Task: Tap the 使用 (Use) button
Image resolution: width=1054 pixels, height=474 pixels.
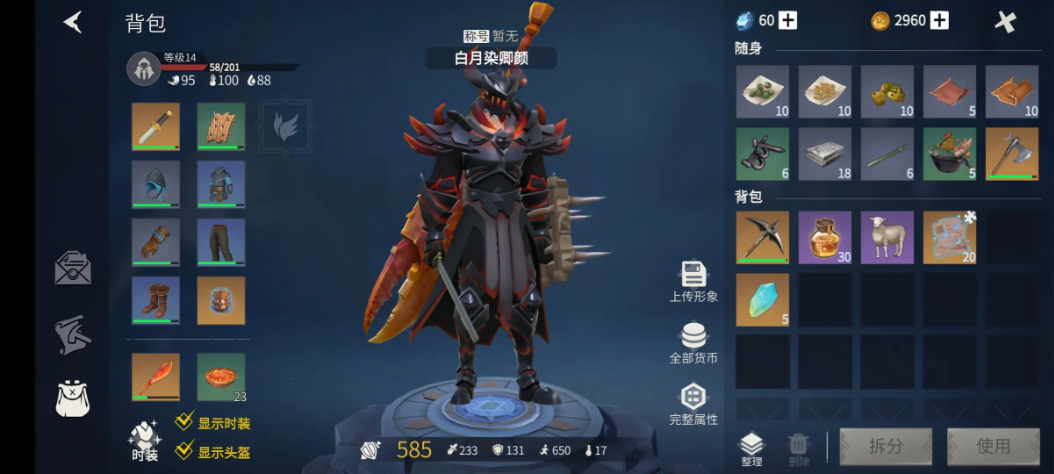Action: pos(993,446)
